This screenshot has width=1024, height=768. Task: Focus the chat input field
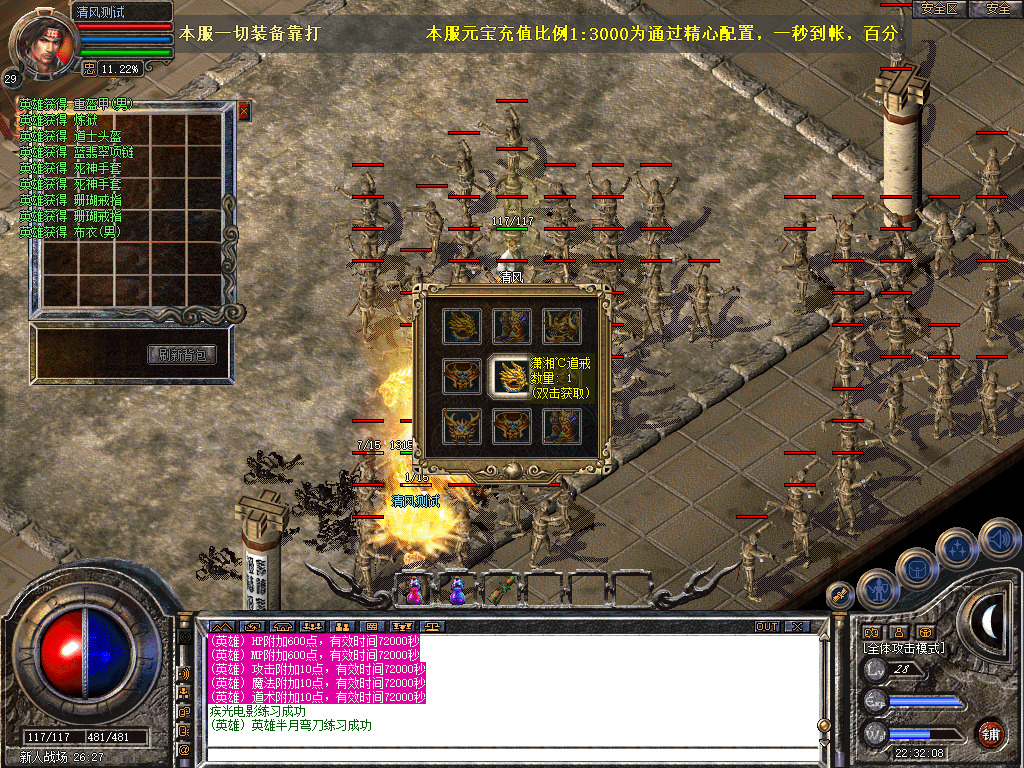point(510,755)
